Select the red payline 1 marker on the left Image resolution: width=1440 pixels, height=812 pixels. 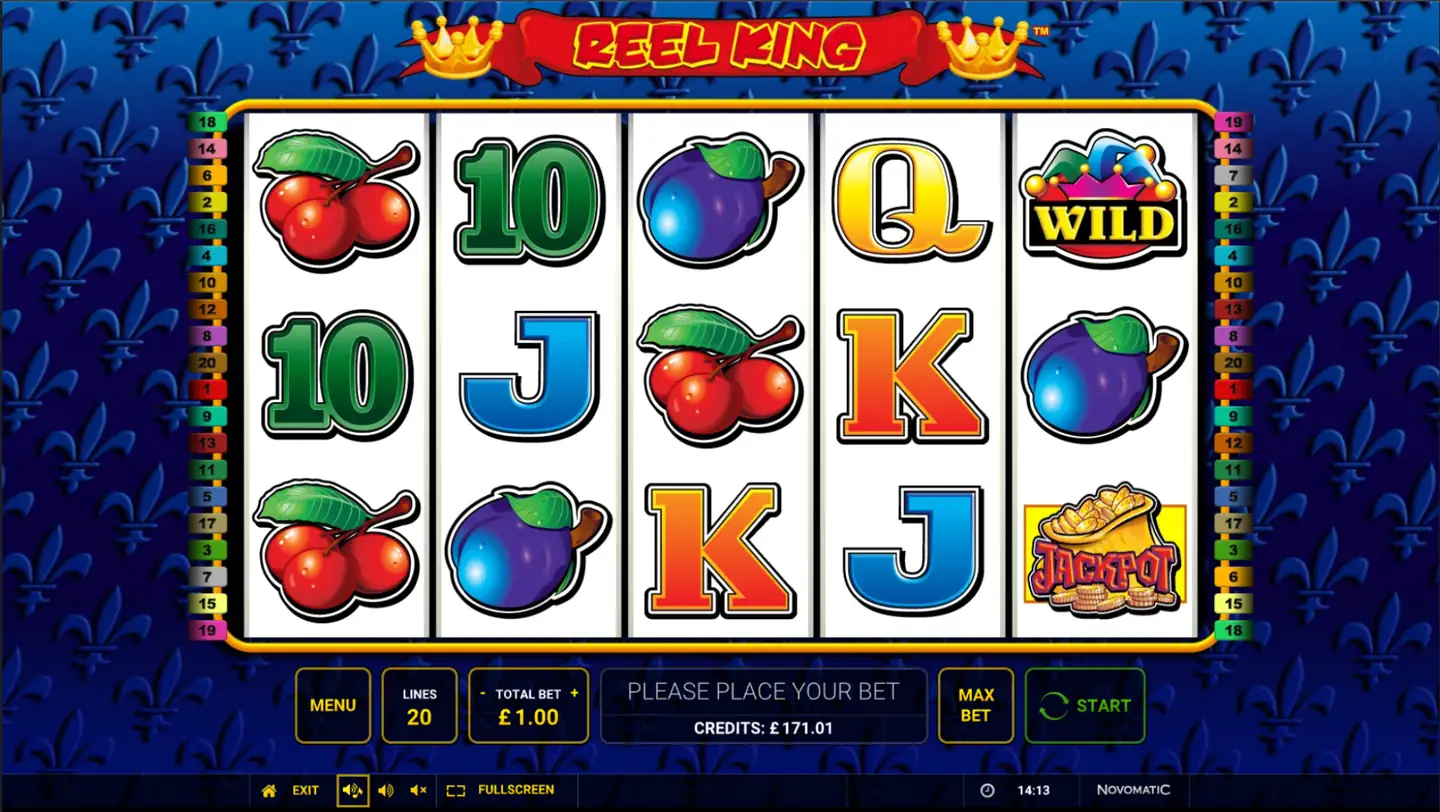click(x=210, y=388)
